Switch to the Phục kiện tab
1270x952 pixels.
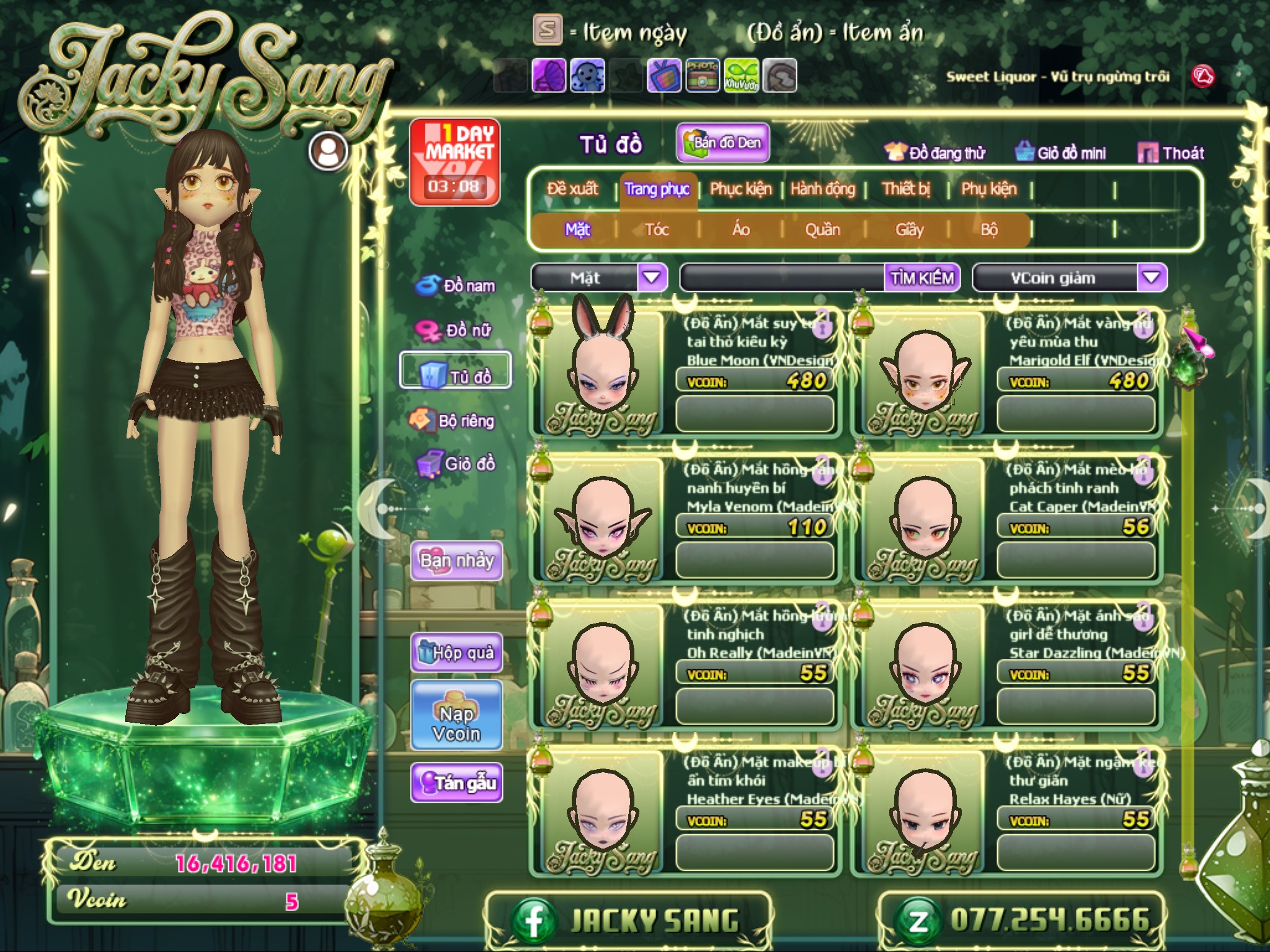click(740, 188)
